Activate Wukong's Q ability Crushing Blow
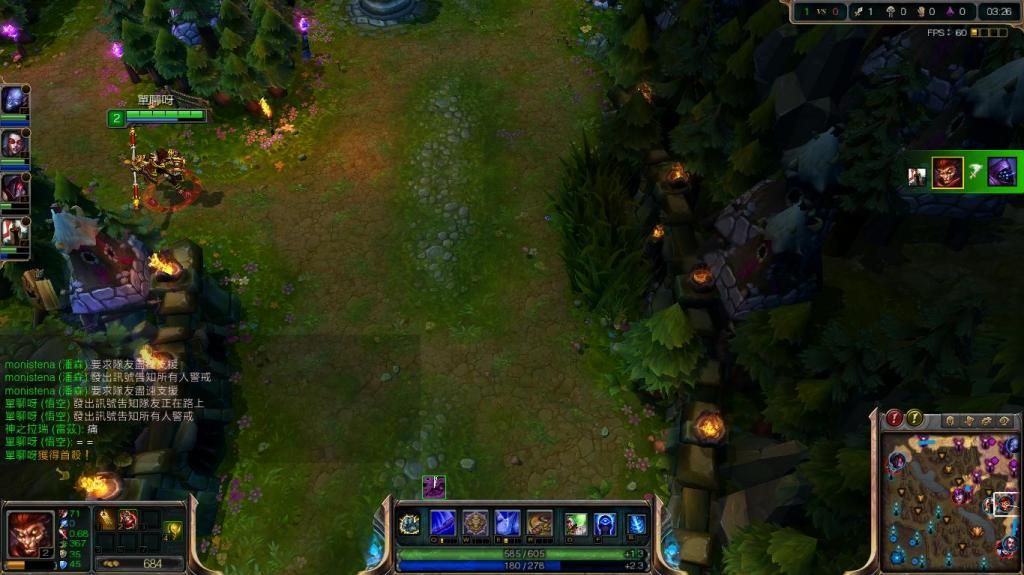This screenshot has width=1024, height=575. [443, 523]
